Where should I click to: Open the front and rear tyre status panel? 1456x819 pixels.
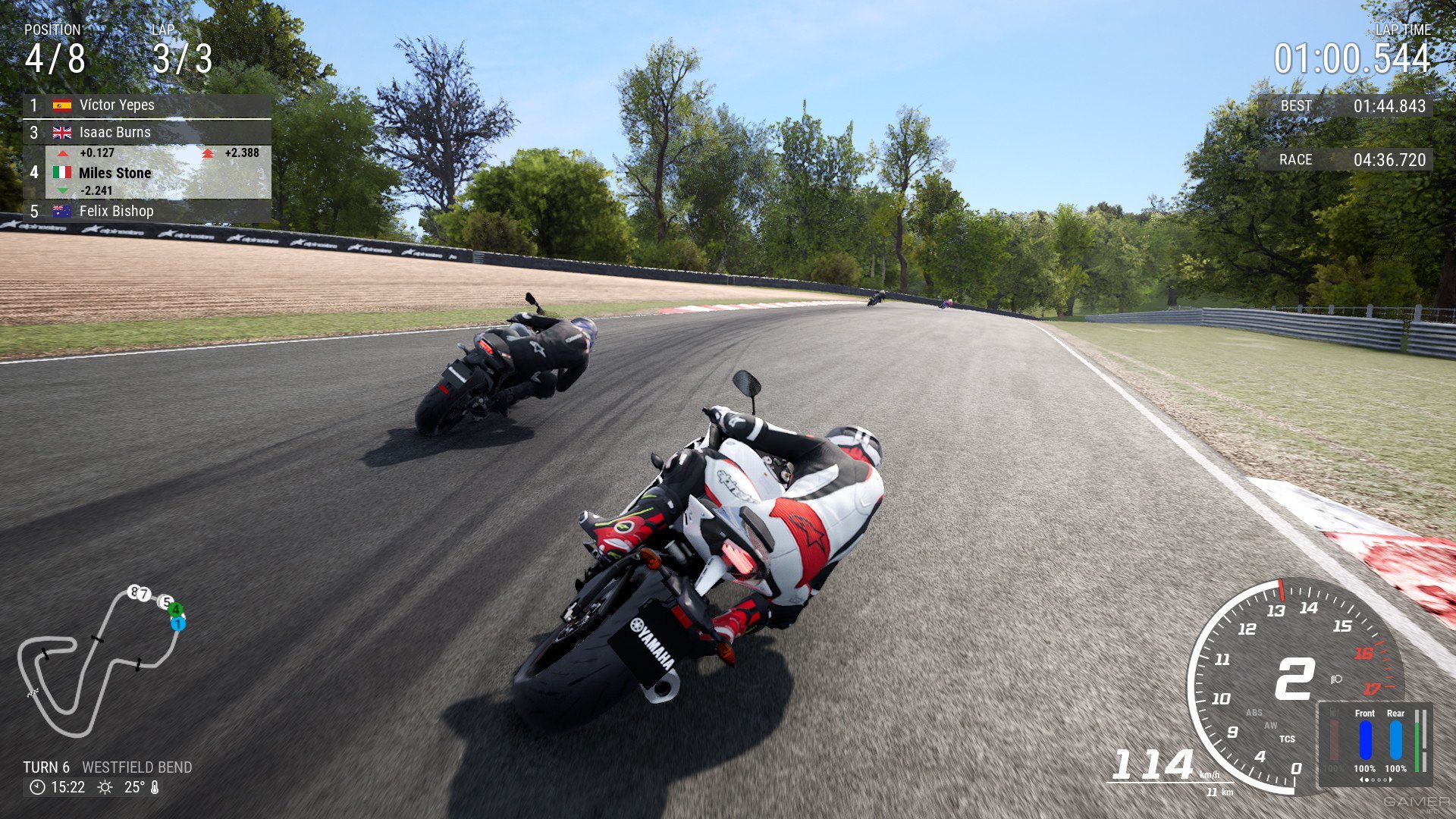(x=1375, y=744)
